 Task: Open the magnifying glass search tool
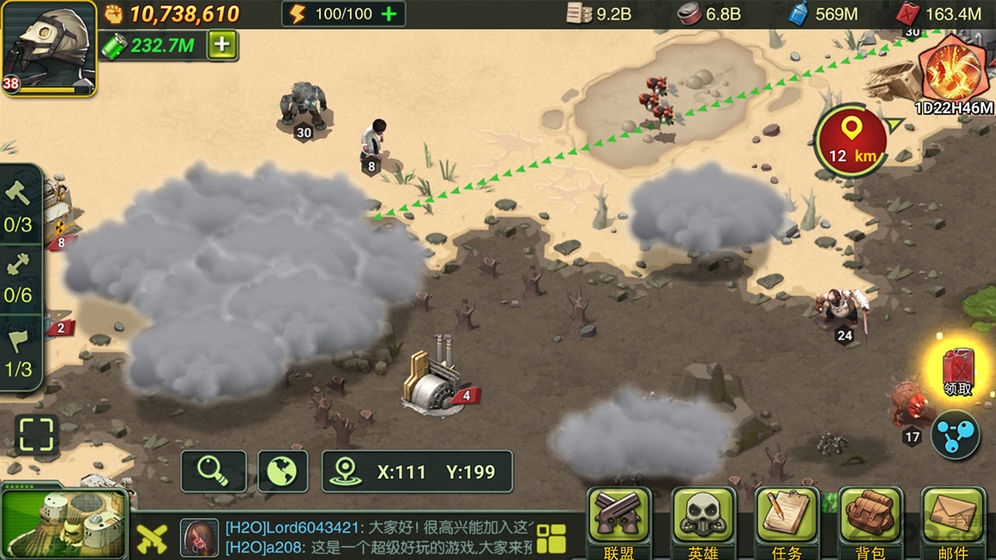(213, 471)
